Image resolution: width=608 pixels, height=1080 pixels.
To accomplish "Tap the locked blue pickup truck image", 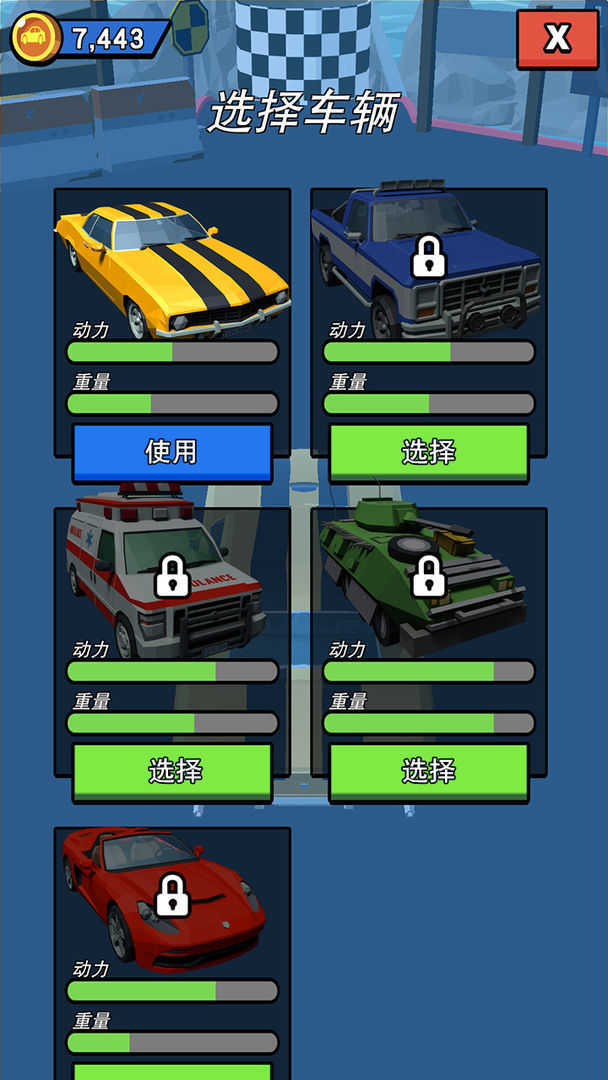I will (428, 260).
